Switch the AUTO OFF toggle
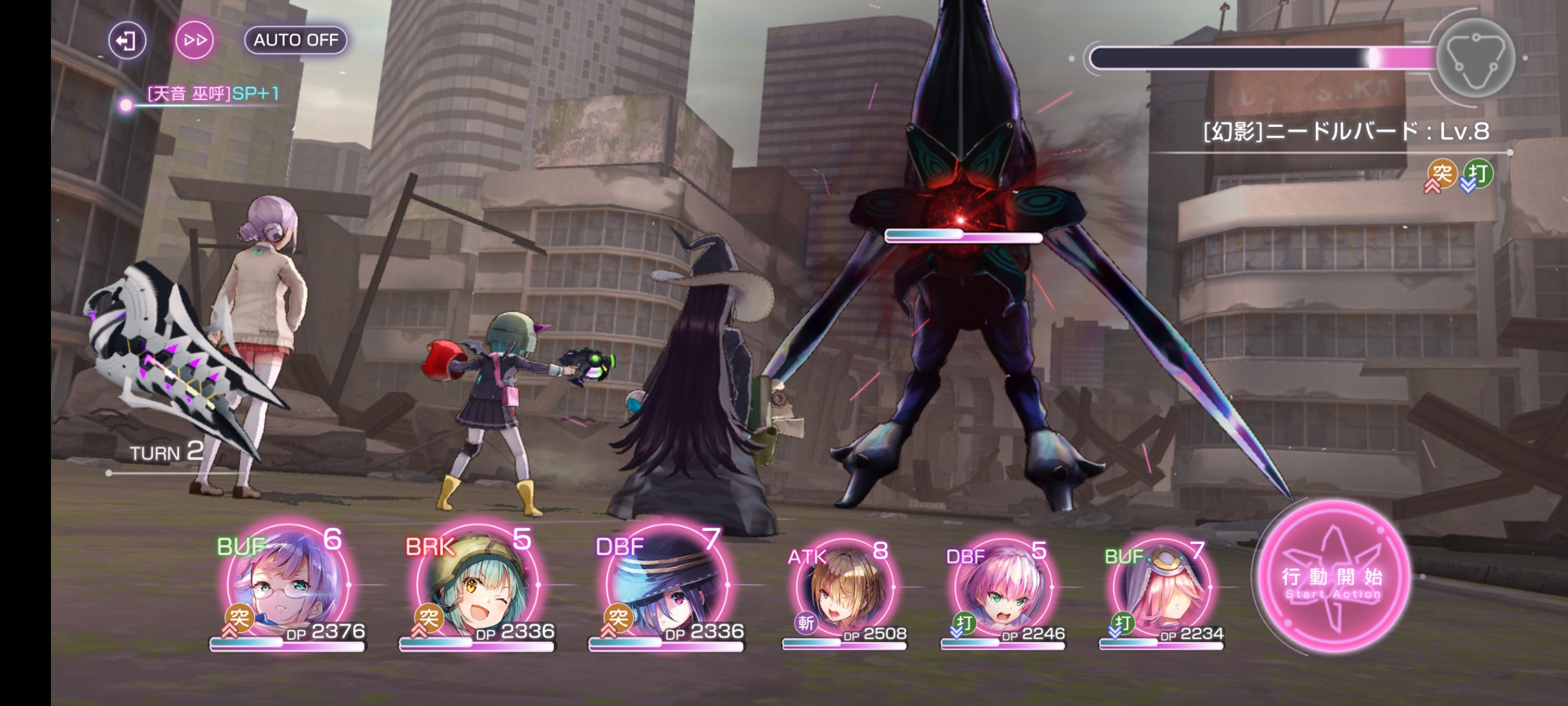Screen dimensions: 1568x706 (x=295, y=41)
